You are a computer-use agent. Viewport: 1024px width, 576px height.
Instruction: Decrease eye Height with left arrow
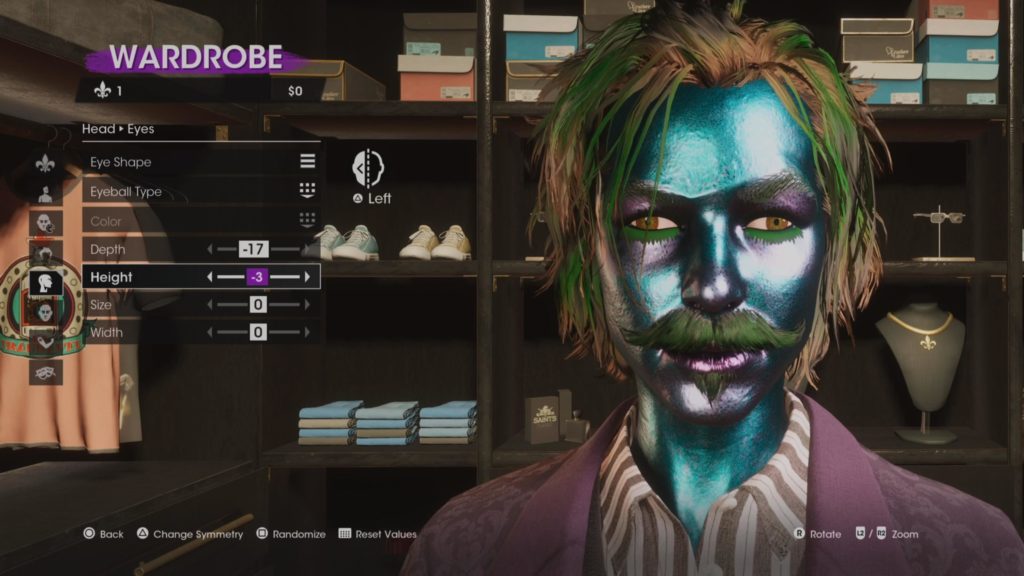[210, 277]
